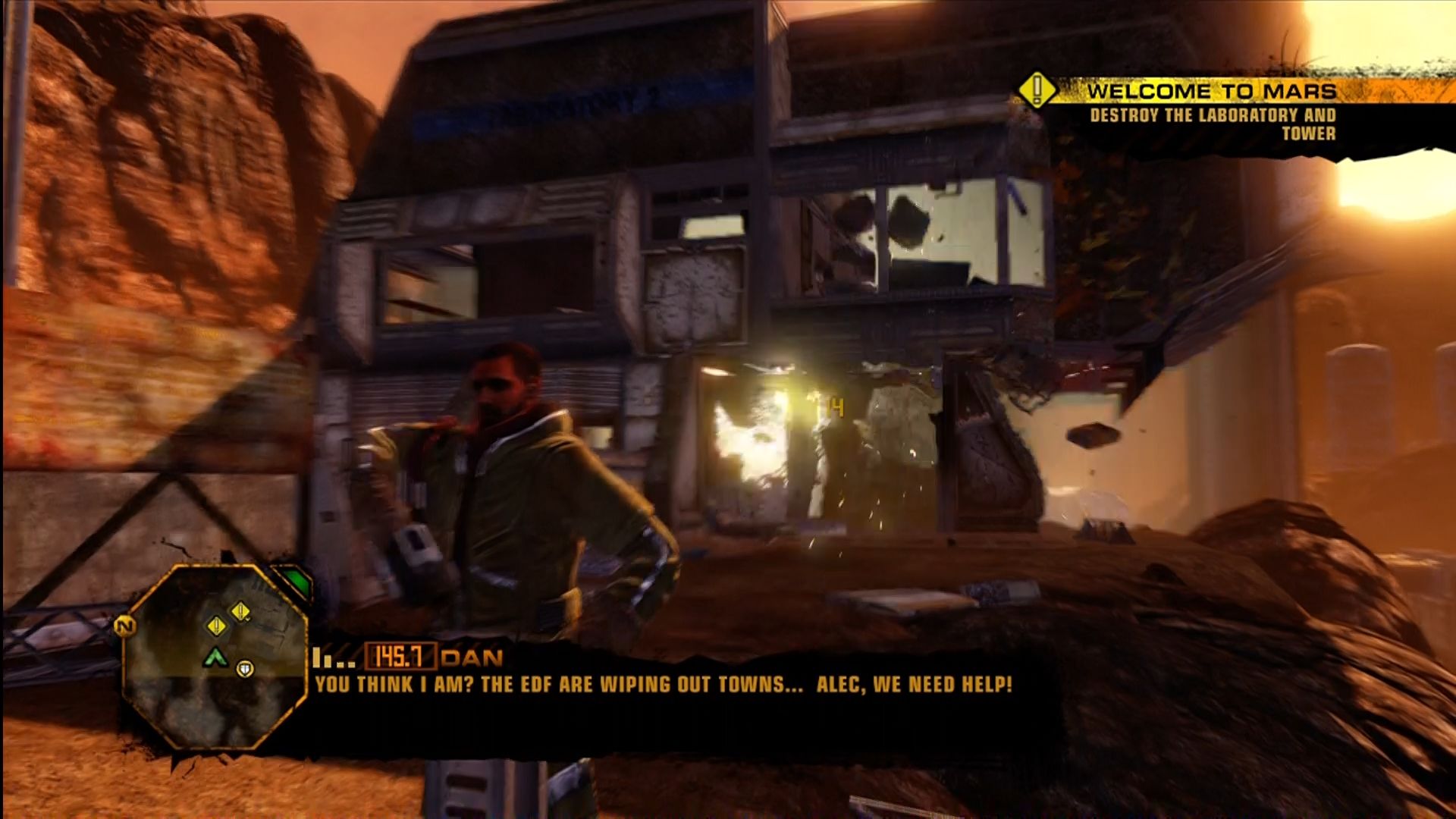Open the Welcome to Mars objective tracker
Viewport: 1456px width, 819px height.
[x=1211, y=92]
